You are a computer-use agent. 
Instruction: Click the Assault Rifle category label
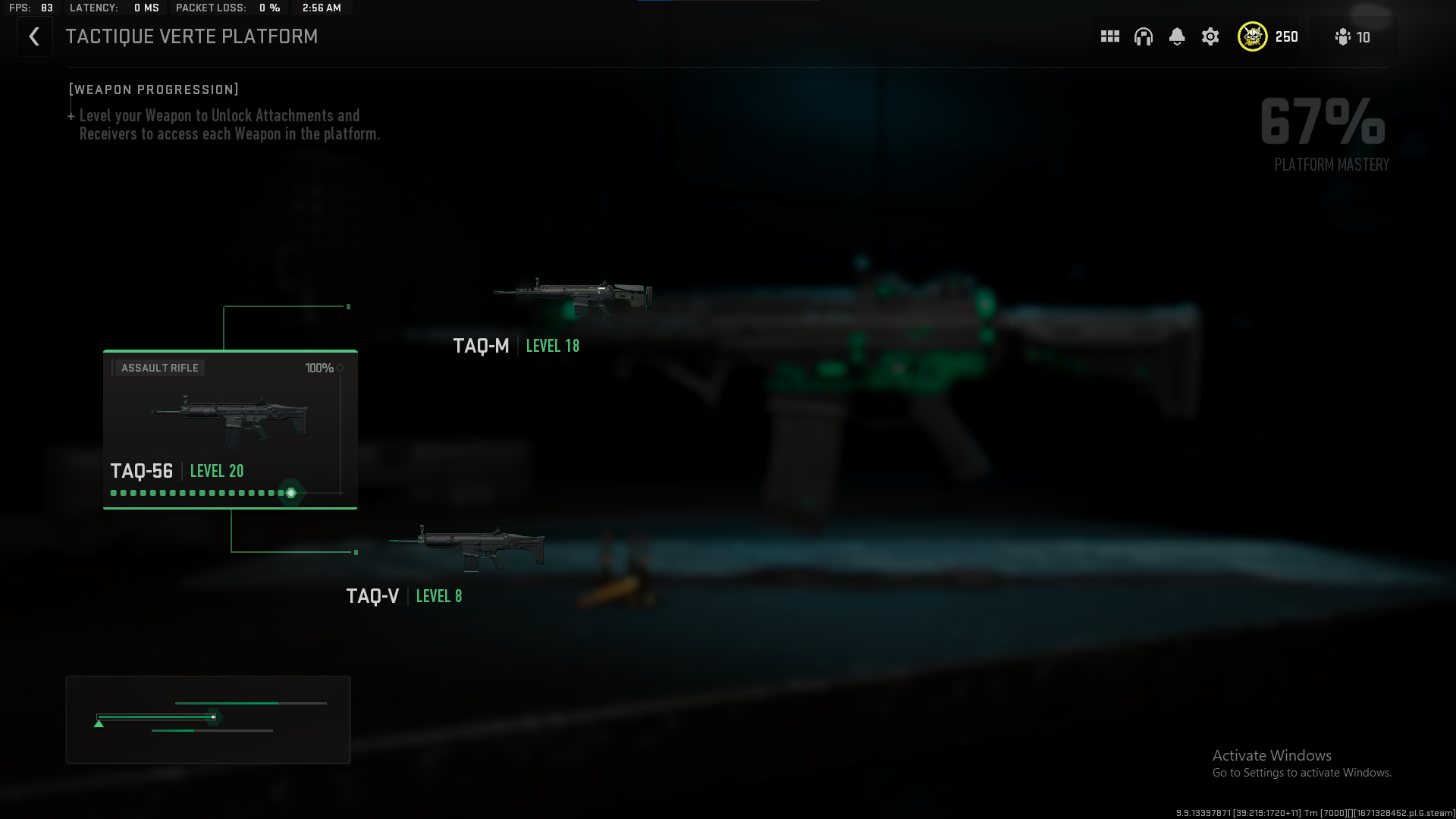coord(159,368)
